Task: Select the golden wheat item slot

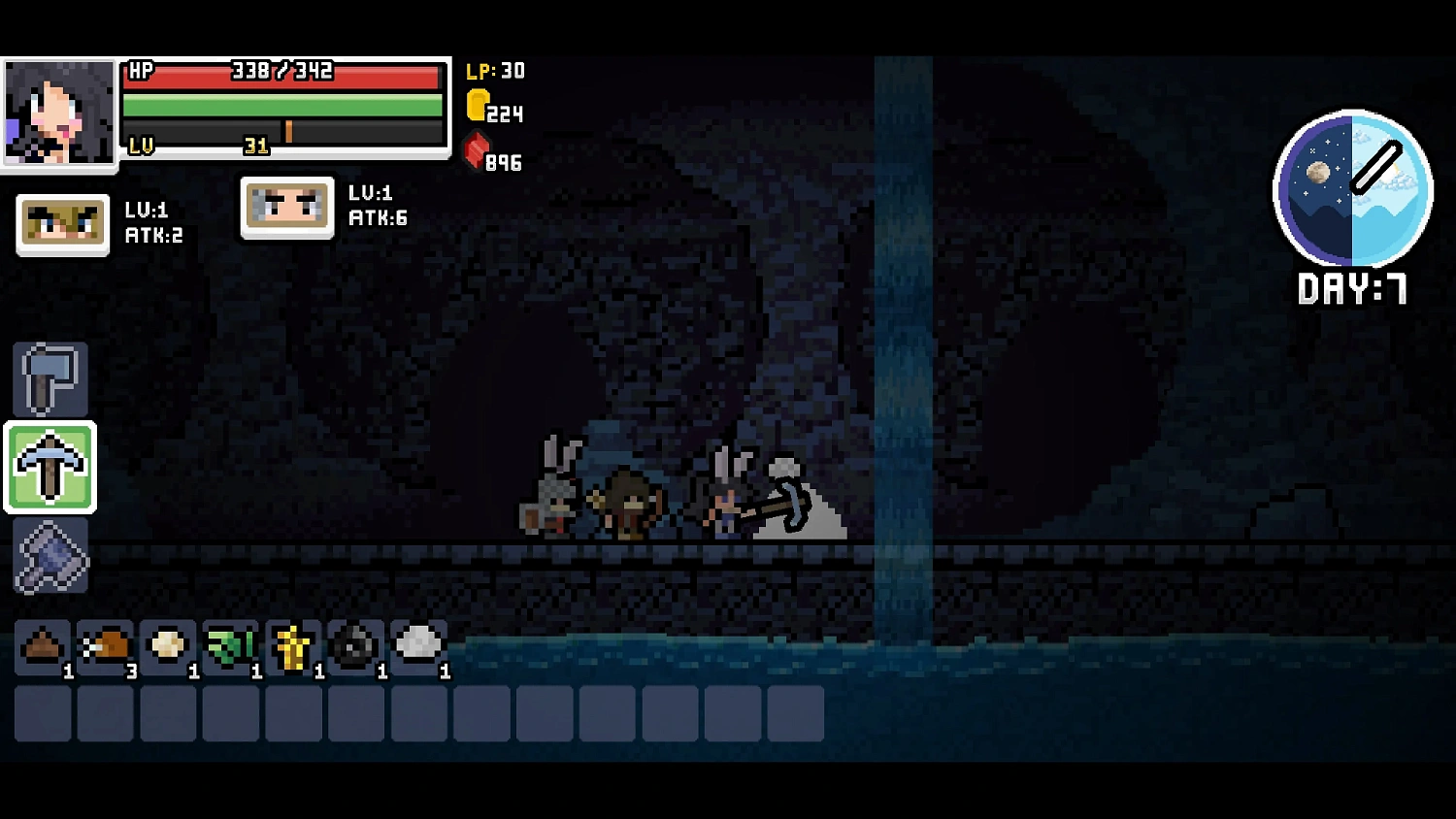Action: click(x=293, y=644)
